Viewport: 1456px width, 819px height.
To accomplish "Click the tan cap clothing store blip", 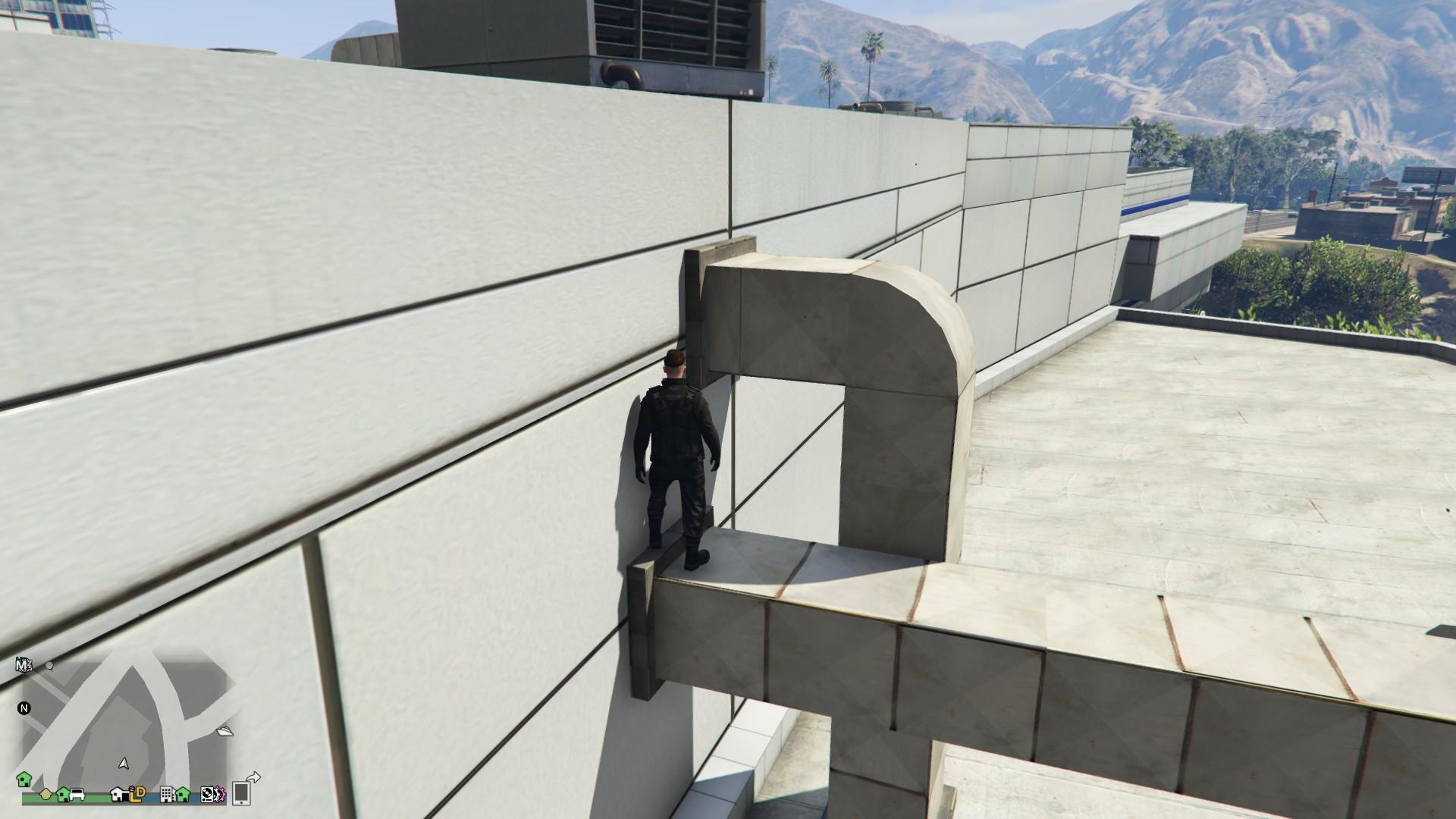I will pos(45,795).
